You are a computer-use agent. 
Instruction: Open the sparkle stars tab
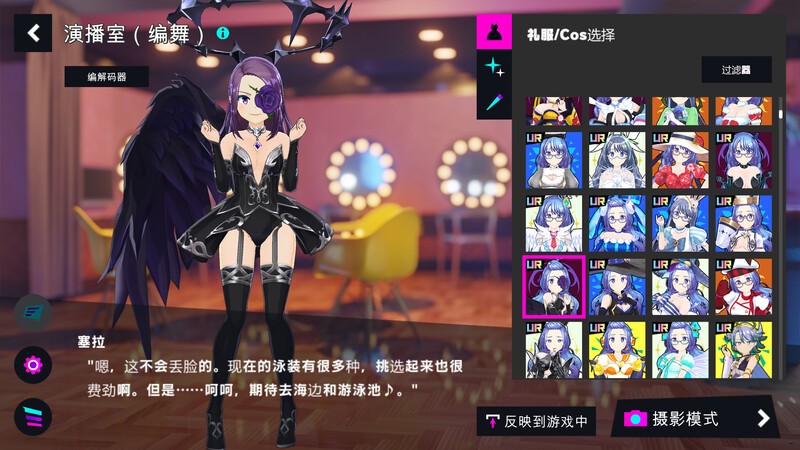tap(493, 67)
